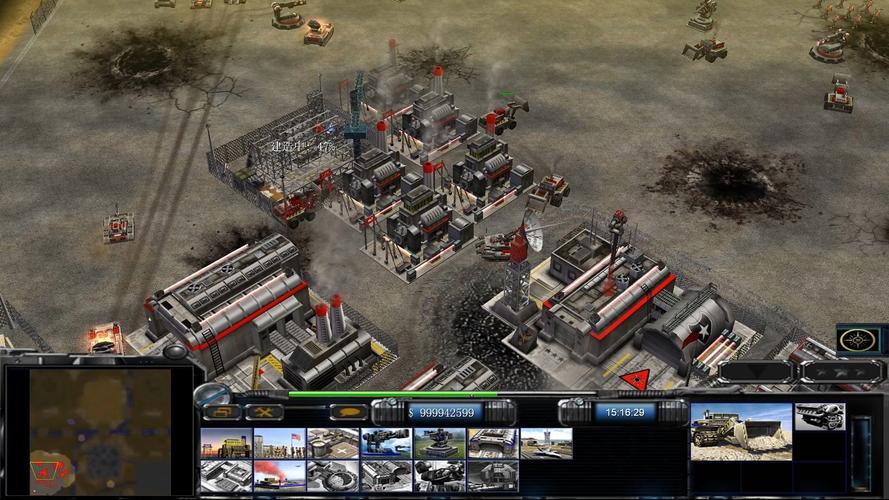Select the build icon with red smoke
Viewport: 889px width, 500px height.
pos(280,475)
